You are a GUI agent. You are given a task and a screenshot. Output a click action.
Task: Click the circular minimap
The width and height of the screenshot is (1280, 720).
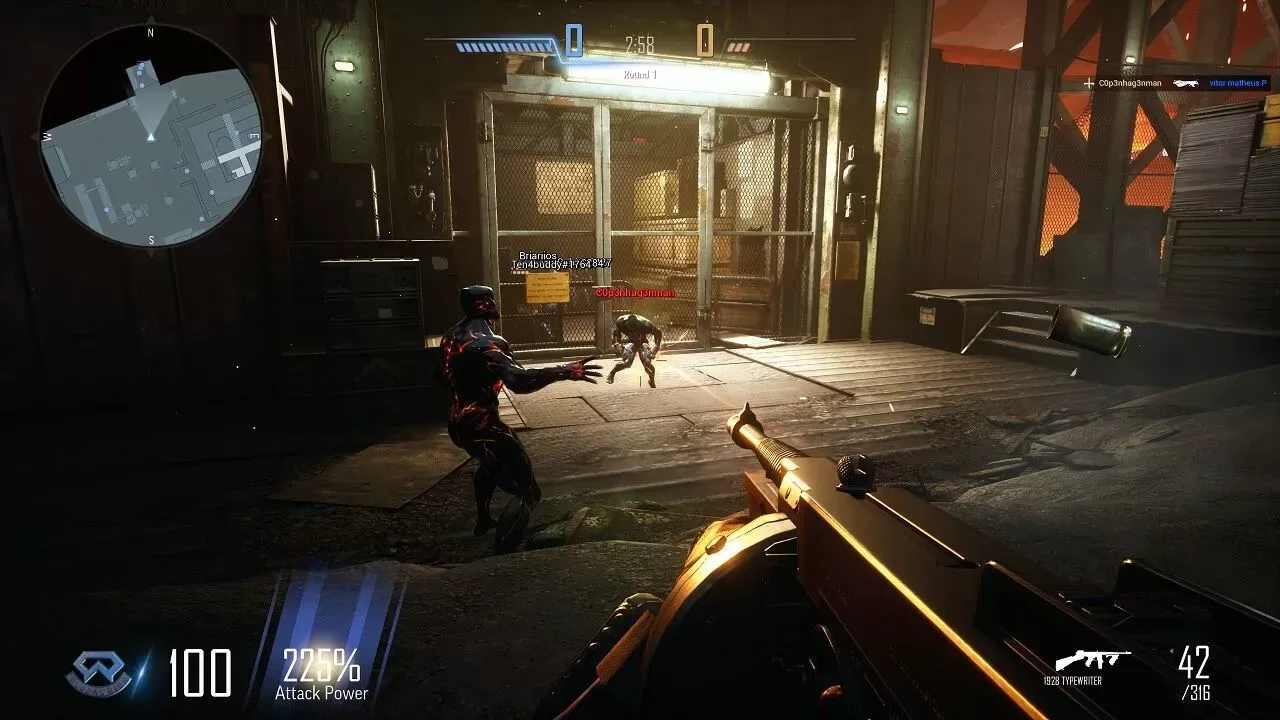(x=150, y=136)
